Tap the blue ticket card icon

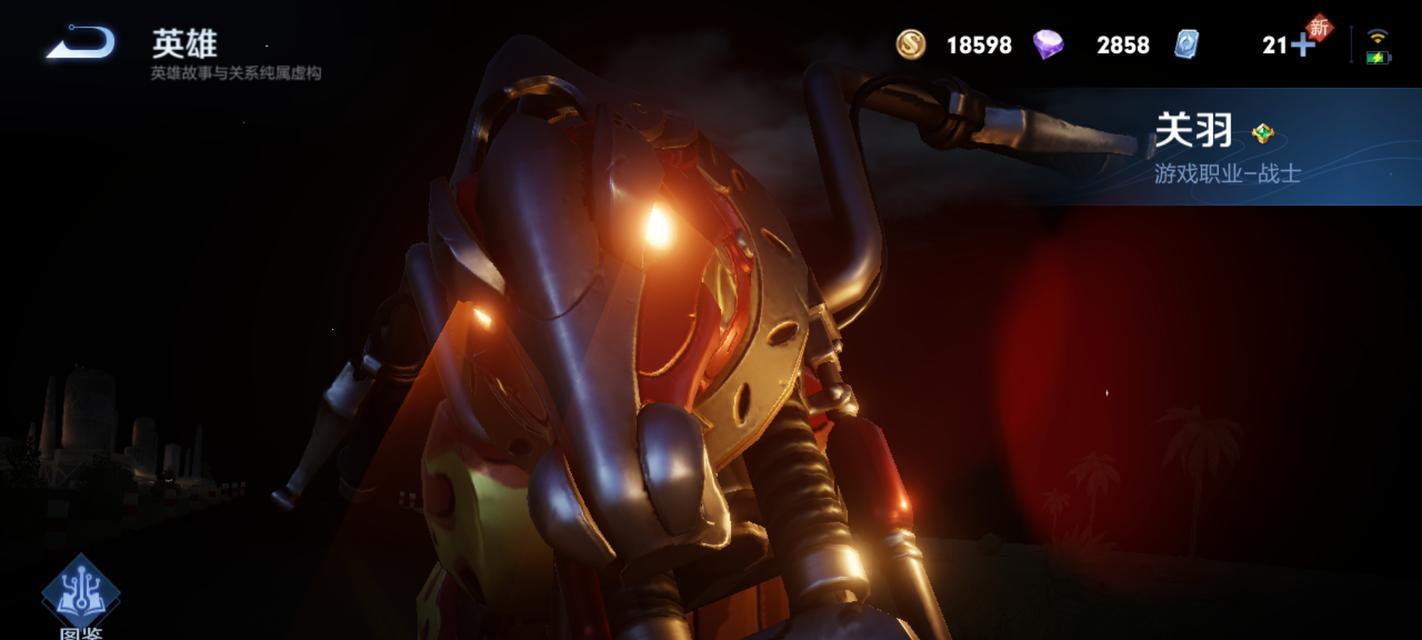1186,44
